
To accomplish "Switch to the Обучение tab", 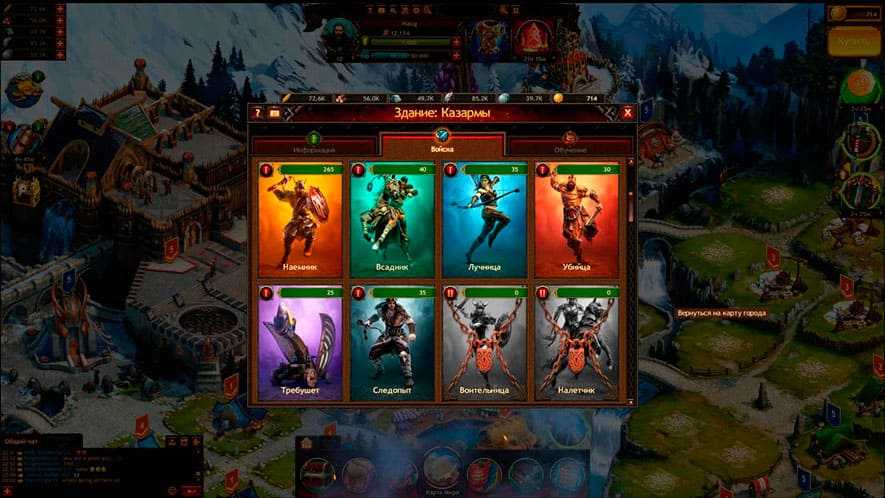I will click(x=569, y=148).
